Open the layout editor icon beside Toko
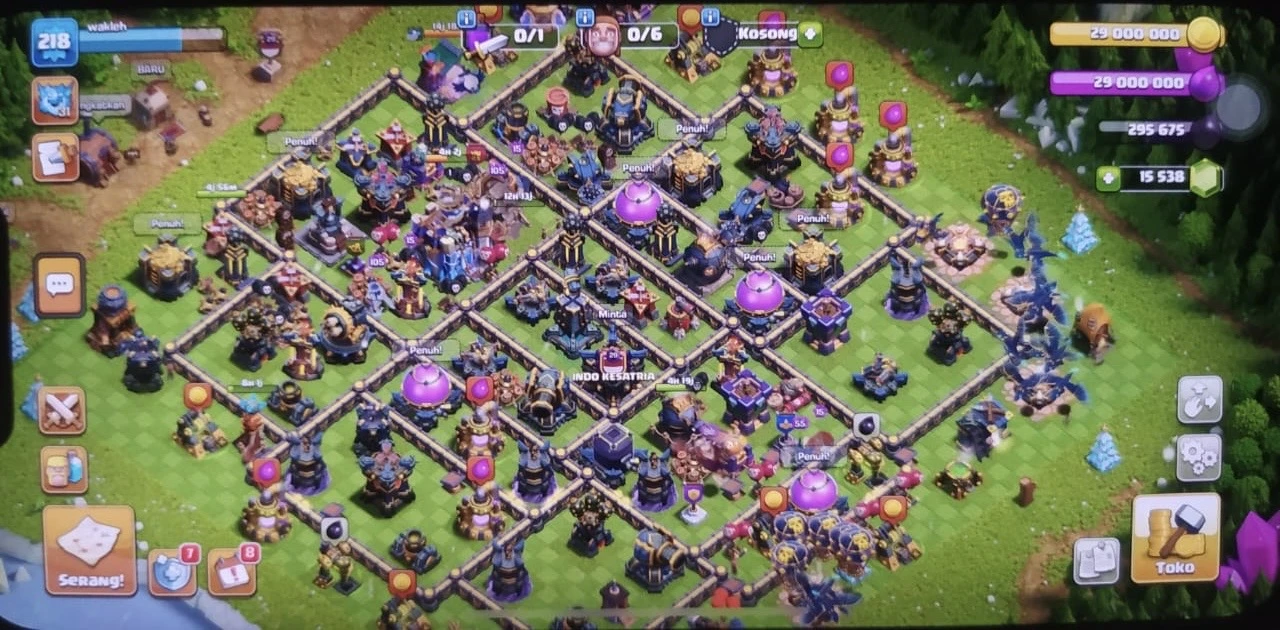The height and width of the screenshot is (630, 1280). [x=1096, y=560]
